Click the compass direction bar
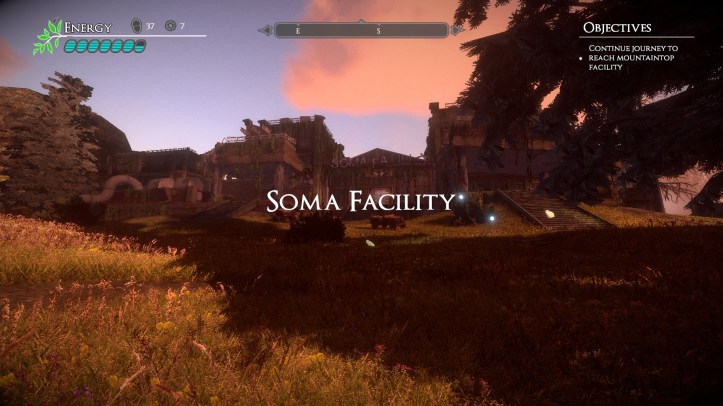The height and width of the screenshot is (406, 723). [x=361, y=30]
